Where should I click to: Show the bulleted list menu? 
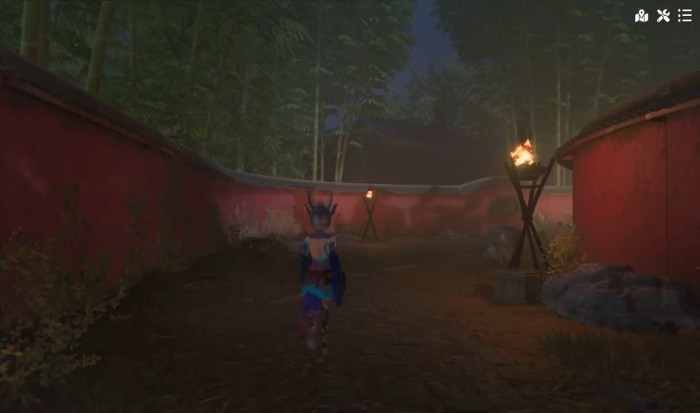684,15
